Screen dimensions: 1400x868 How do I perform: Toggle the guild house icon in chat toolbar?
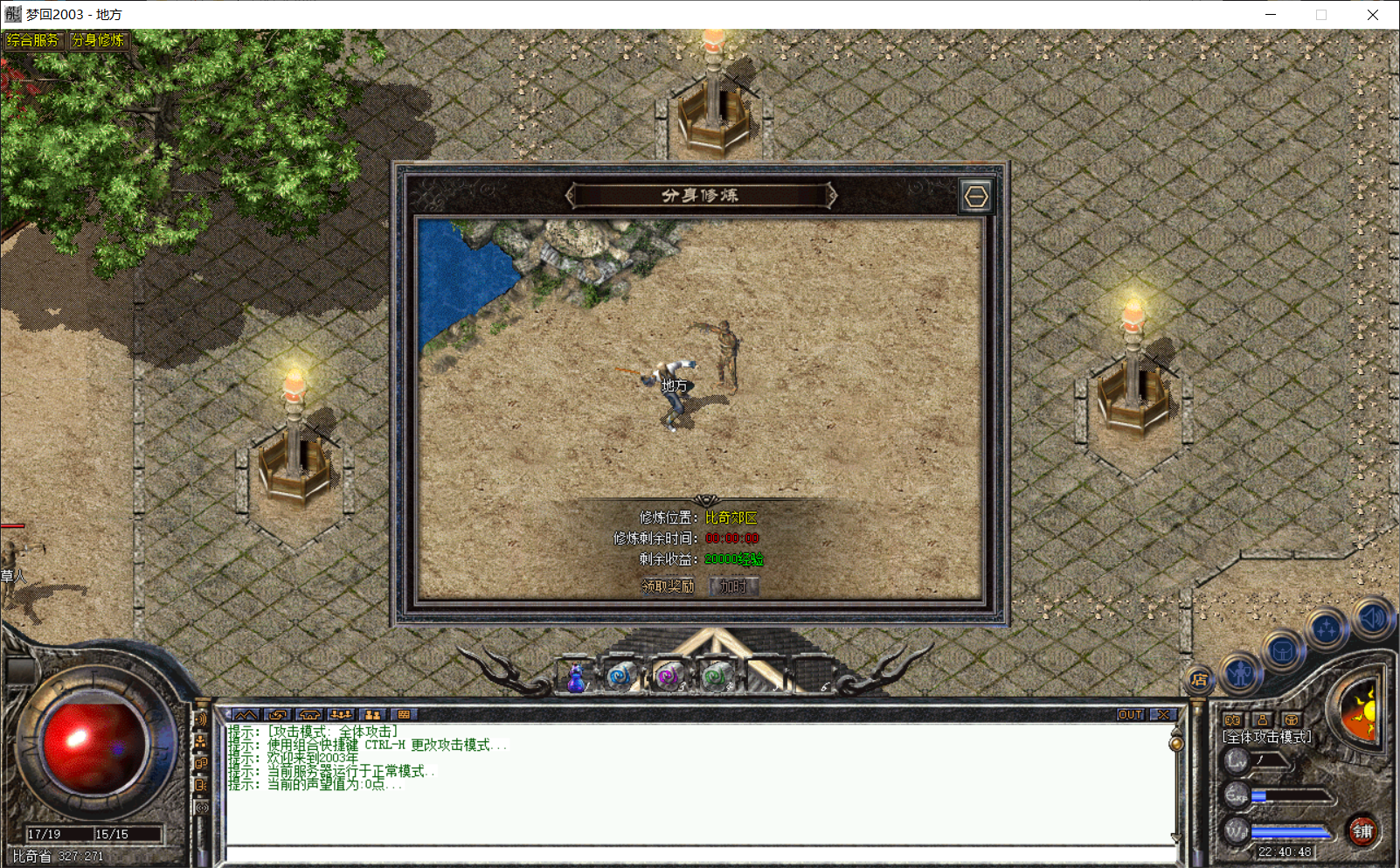point(309,714)
